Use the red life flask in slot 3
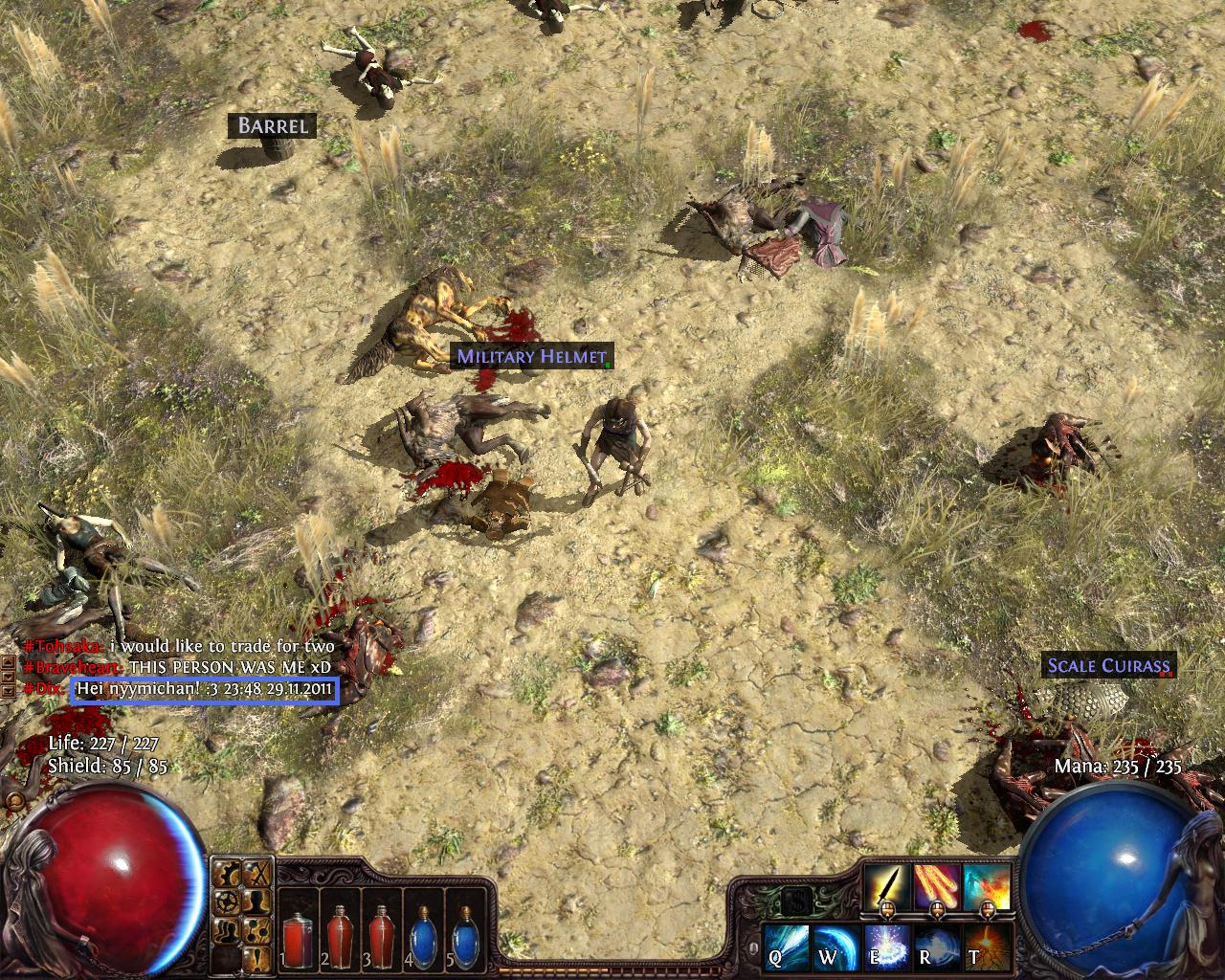 381,938
